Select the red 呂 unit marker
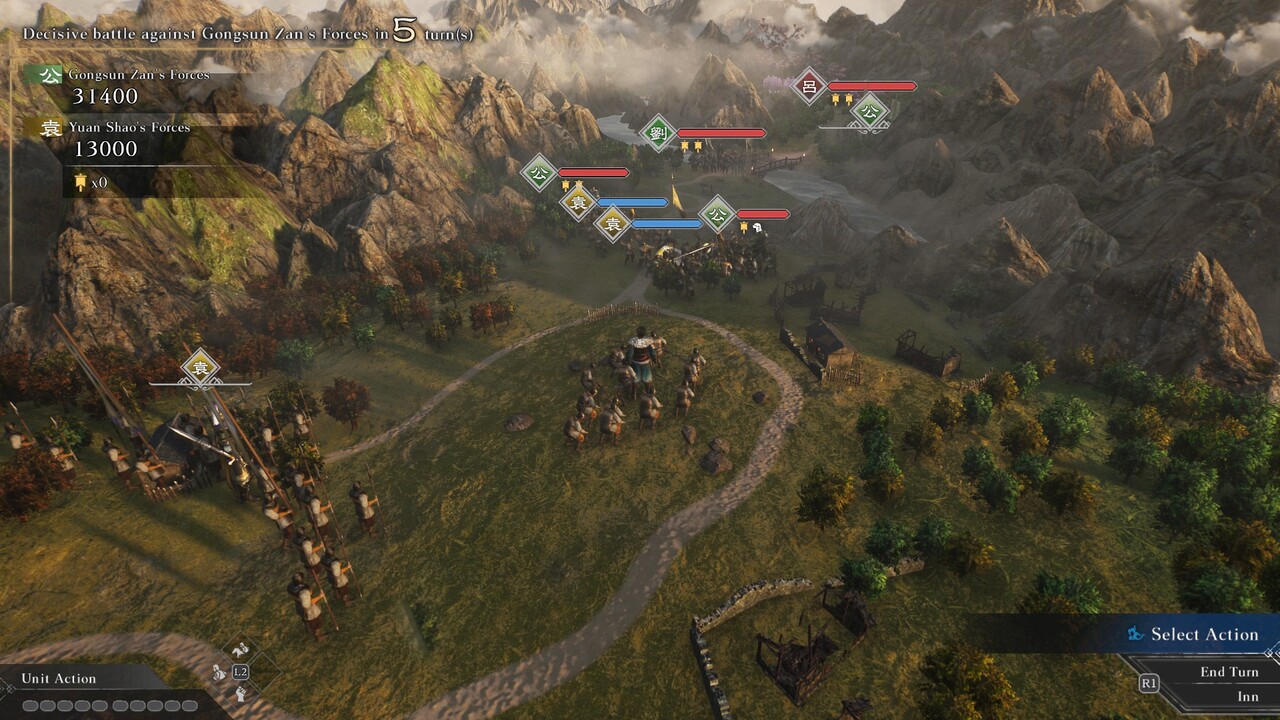 click(x=810, y=86)
